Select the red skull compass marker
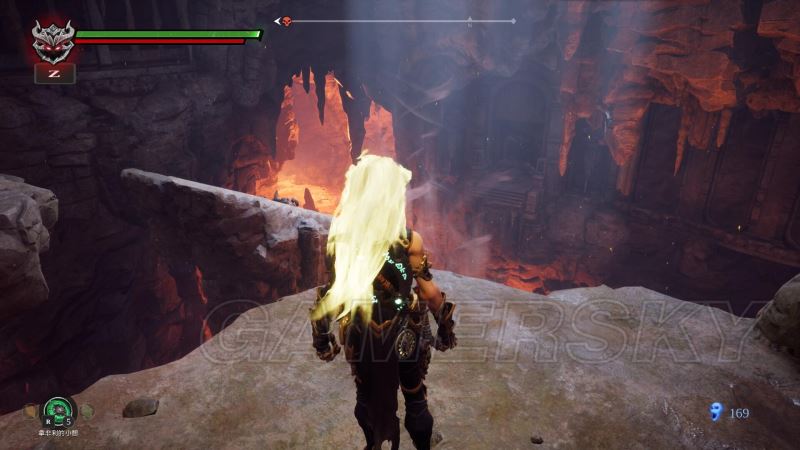The width and height of the screenshot is (800, 450). pyautogui.click(x=287, y=20)
